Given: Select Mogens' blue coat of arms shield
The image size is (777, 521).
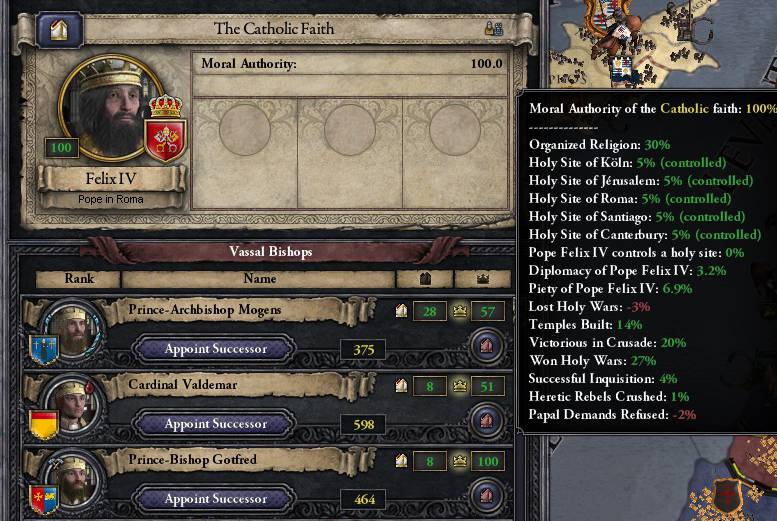Looking at the screenshot, I should (44, 348).
